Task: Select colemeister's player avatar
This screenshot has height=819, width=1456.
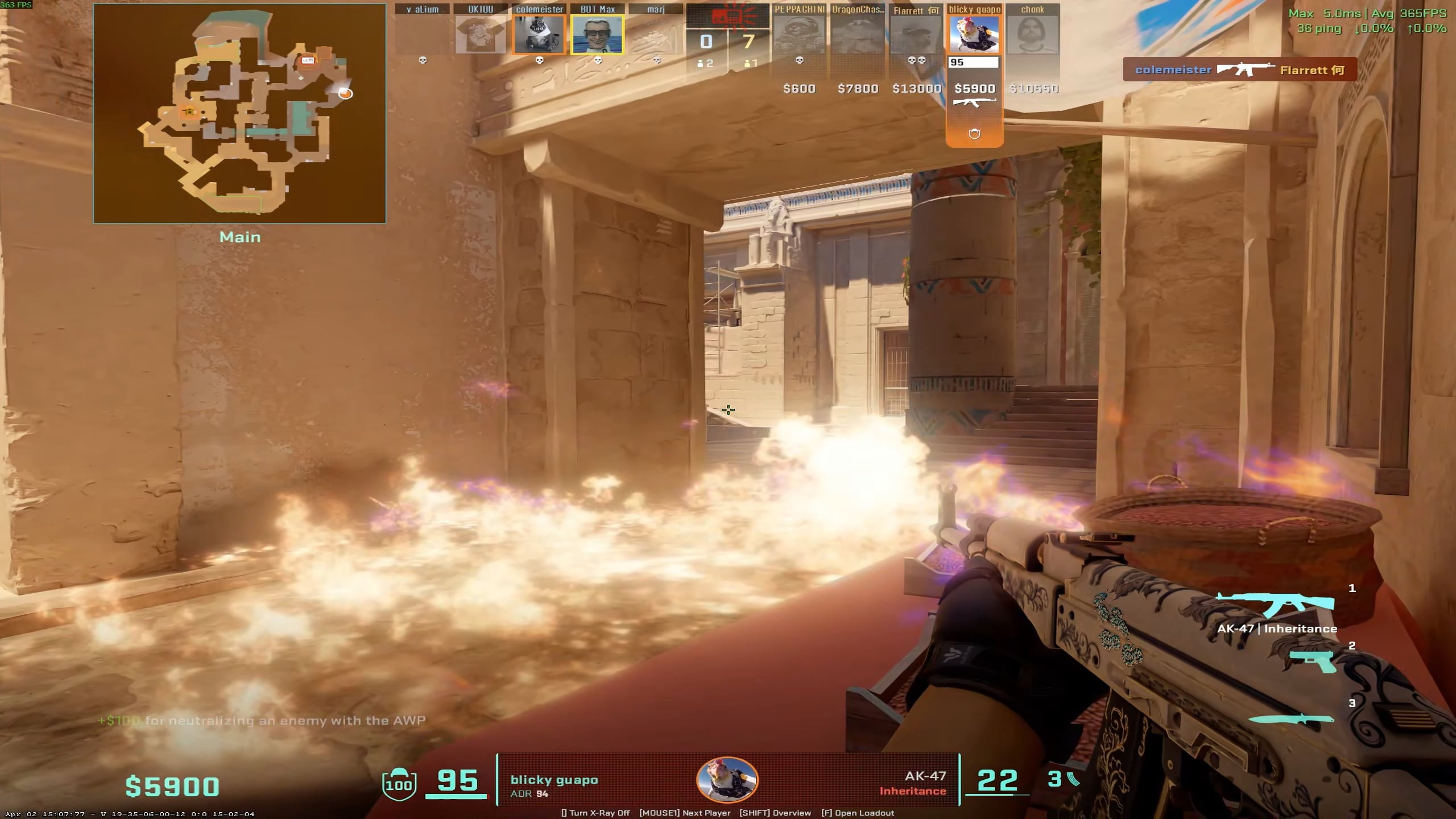Action: tap(539, 35)
